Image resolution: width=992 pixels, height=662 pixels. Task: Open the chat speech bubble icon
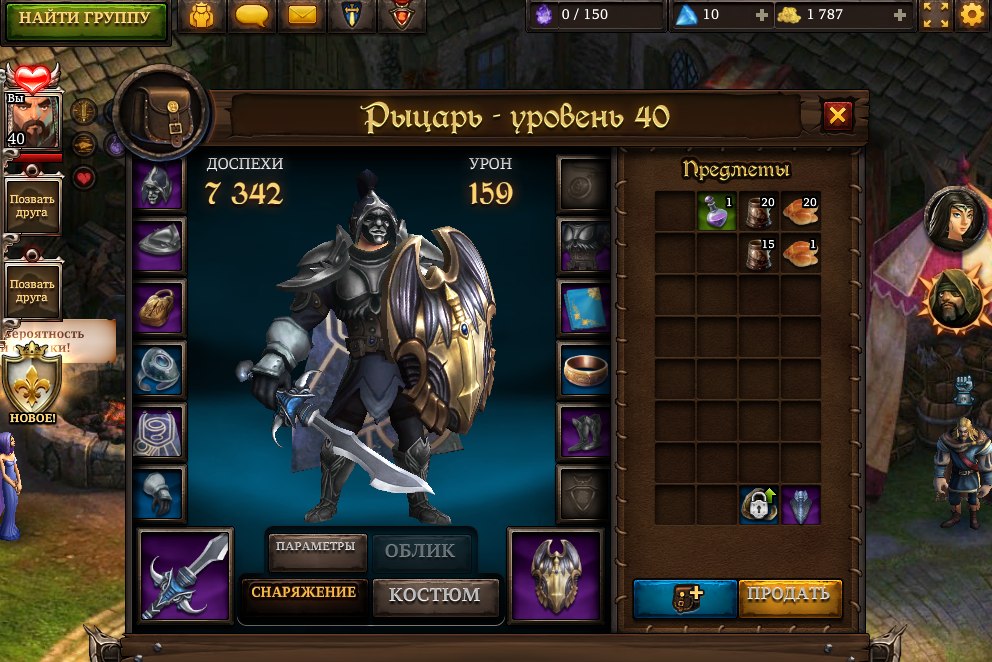[x=254, y=16]
